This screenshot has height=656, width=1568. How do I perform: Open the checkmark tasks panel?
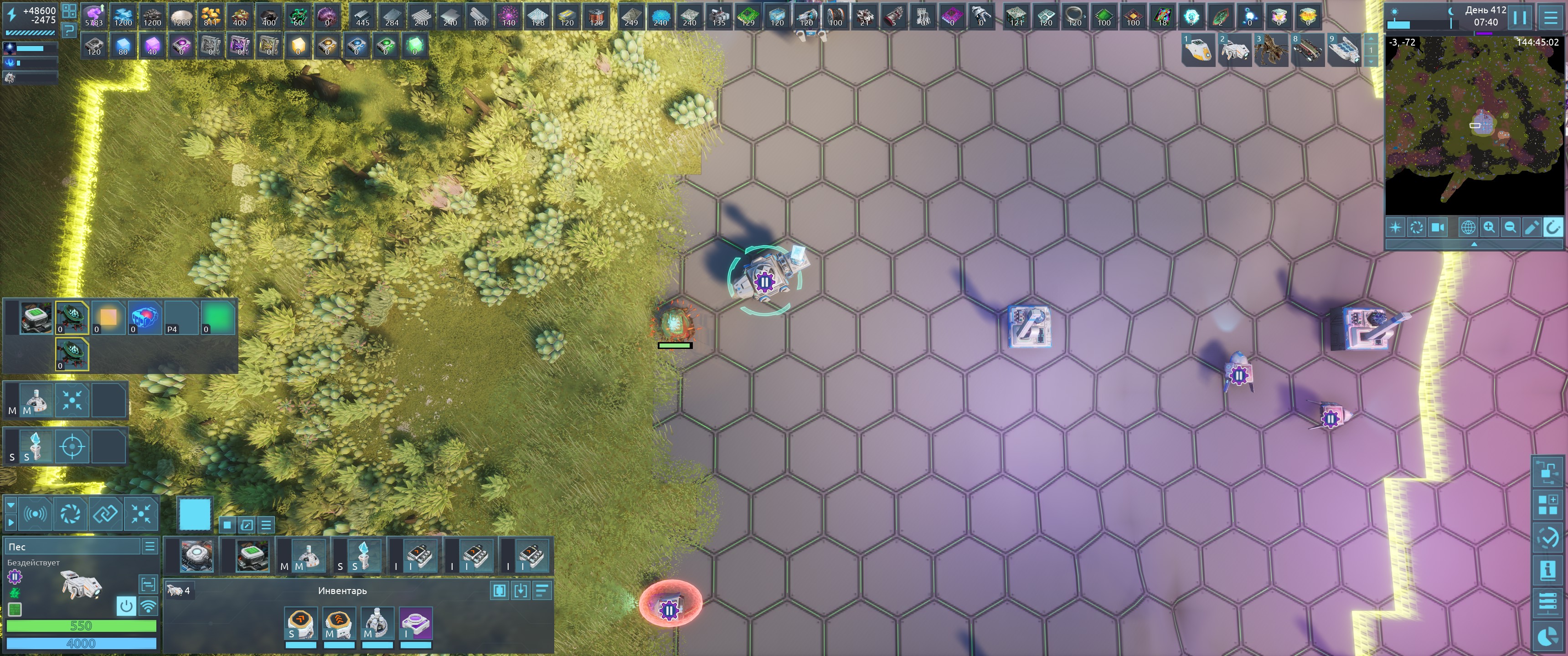coord(1547,538)
